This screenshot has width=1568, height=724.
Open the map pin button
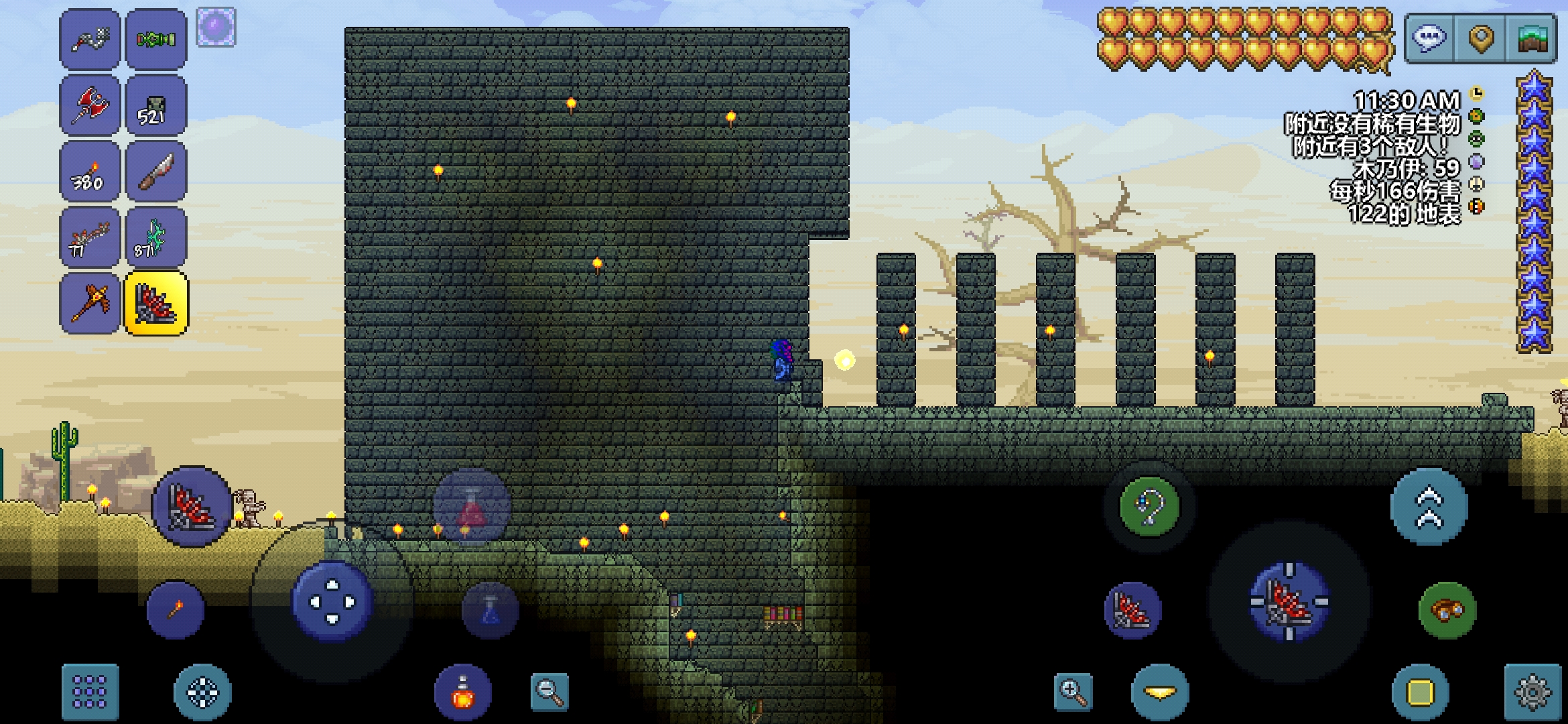click(x=1482, y=38)
